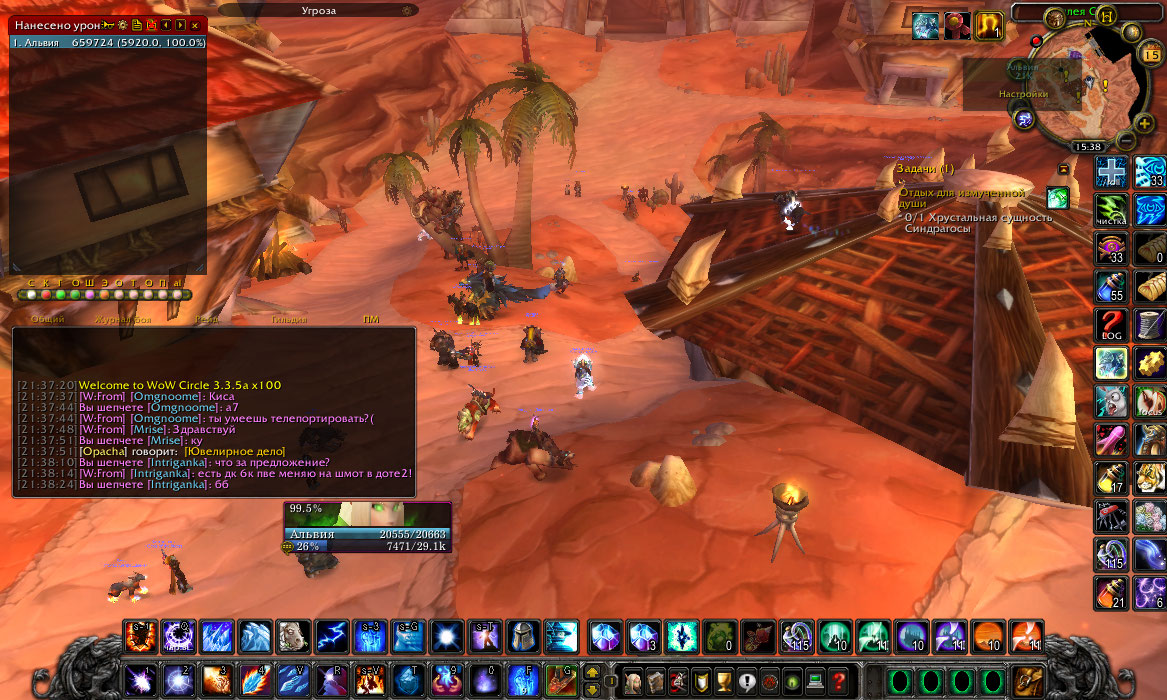The image size is (1167, 700).
Task: Zoom in the minimap with plus button
Action: pos(1144,123)
